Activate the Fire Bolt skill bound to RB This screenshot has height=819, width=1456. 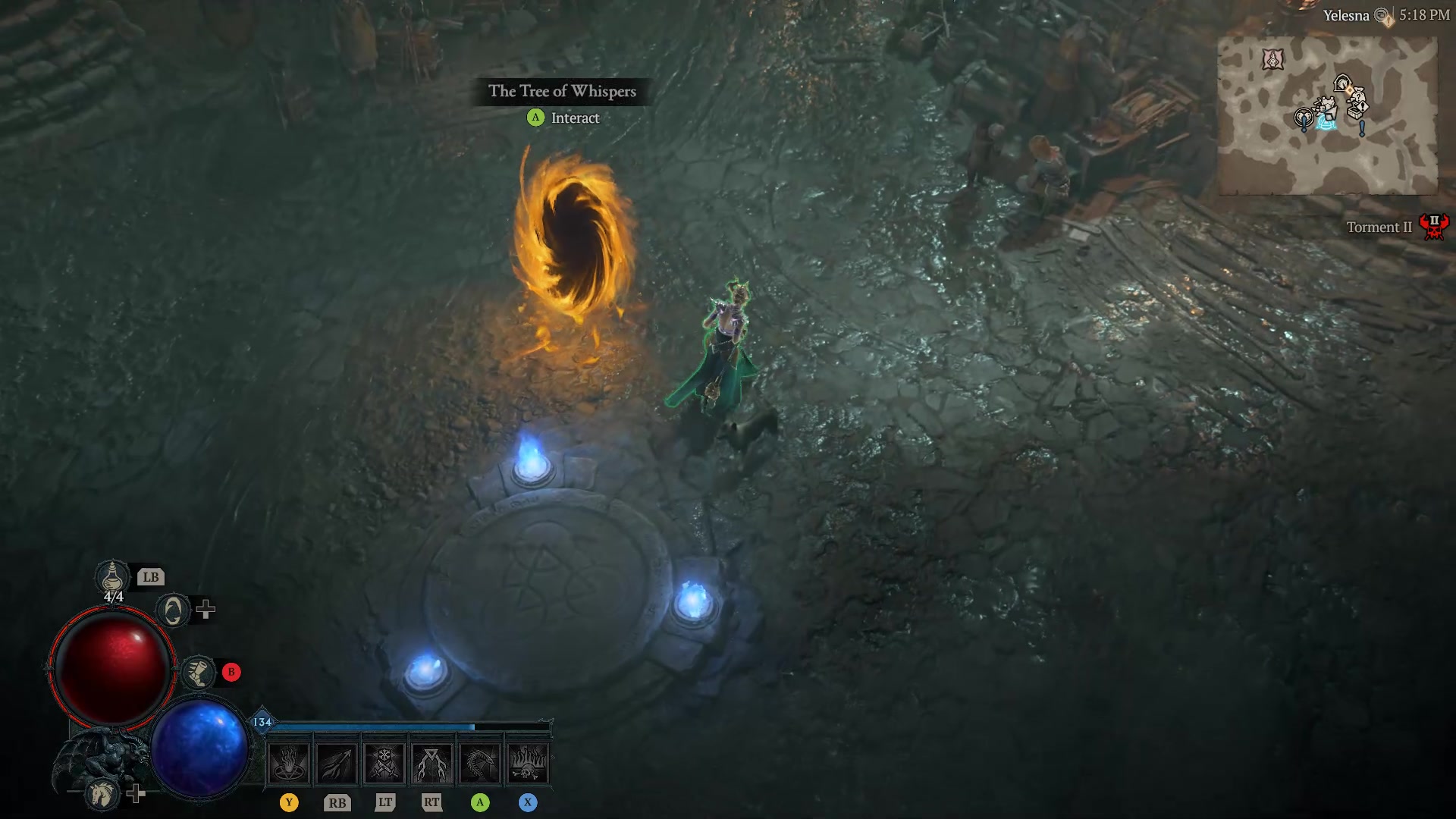(336, 763)
